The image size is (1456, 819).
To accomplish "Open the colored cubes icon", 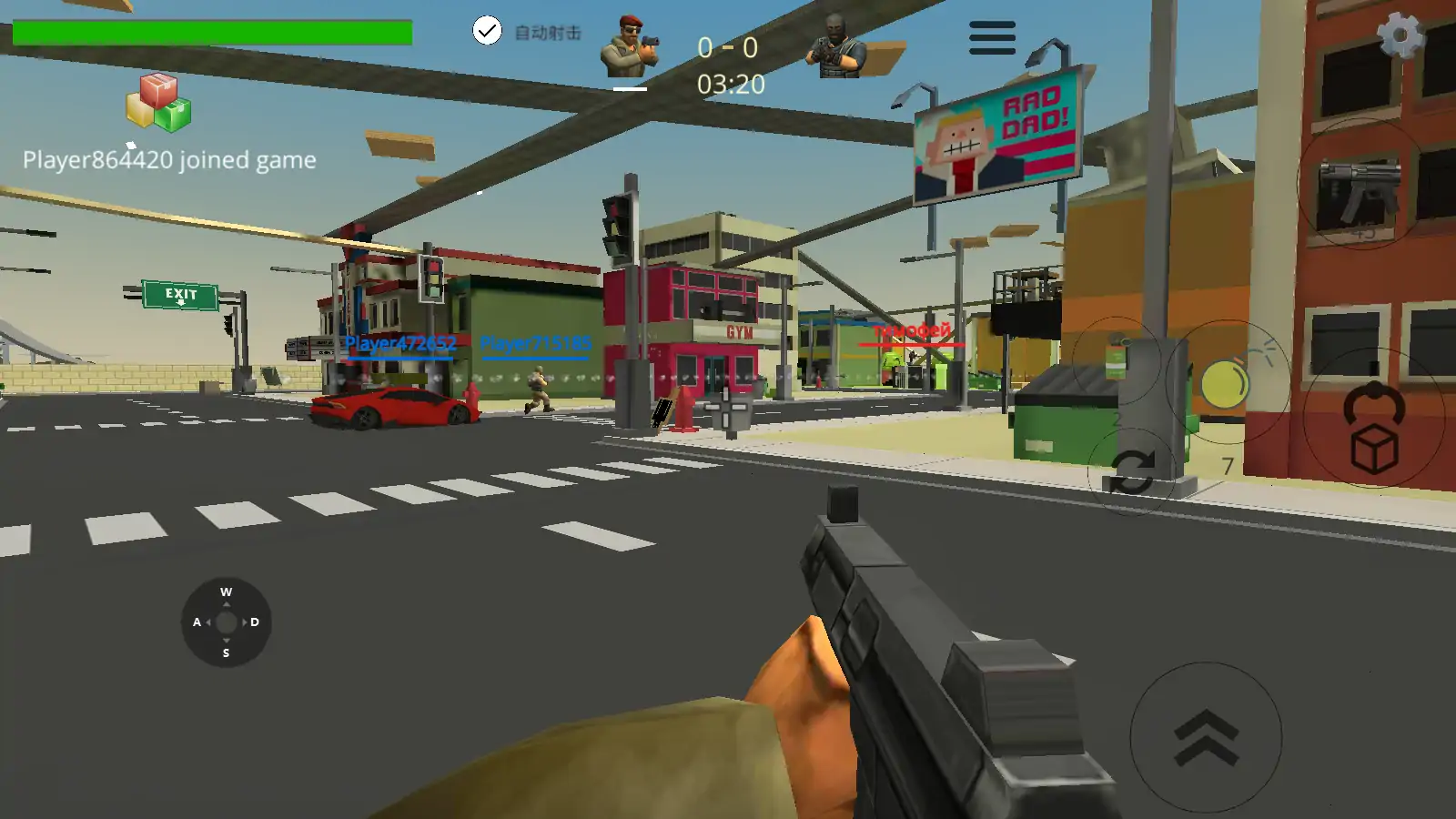I will (x=159, y=102).
